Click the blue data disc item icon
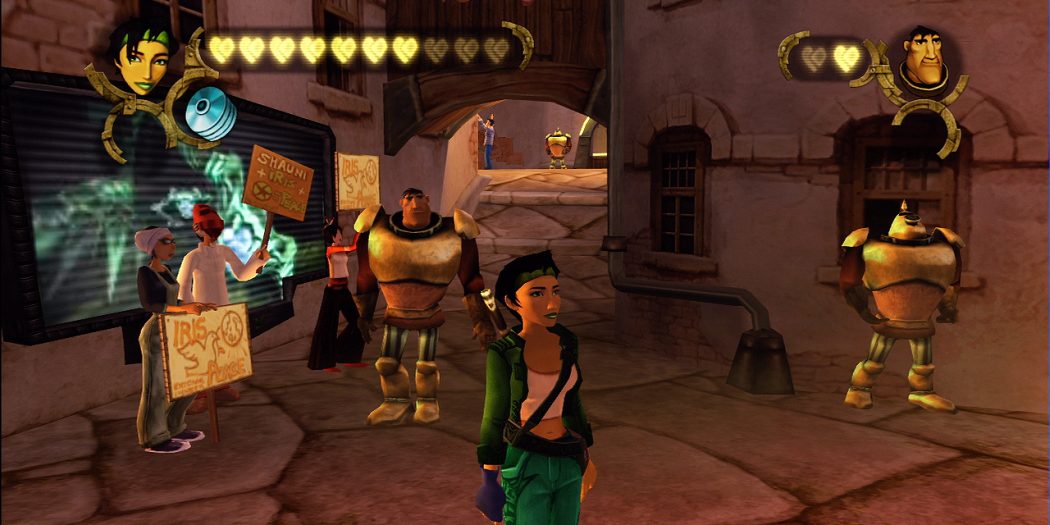The image size is (1050, 525). coord(210,113)
